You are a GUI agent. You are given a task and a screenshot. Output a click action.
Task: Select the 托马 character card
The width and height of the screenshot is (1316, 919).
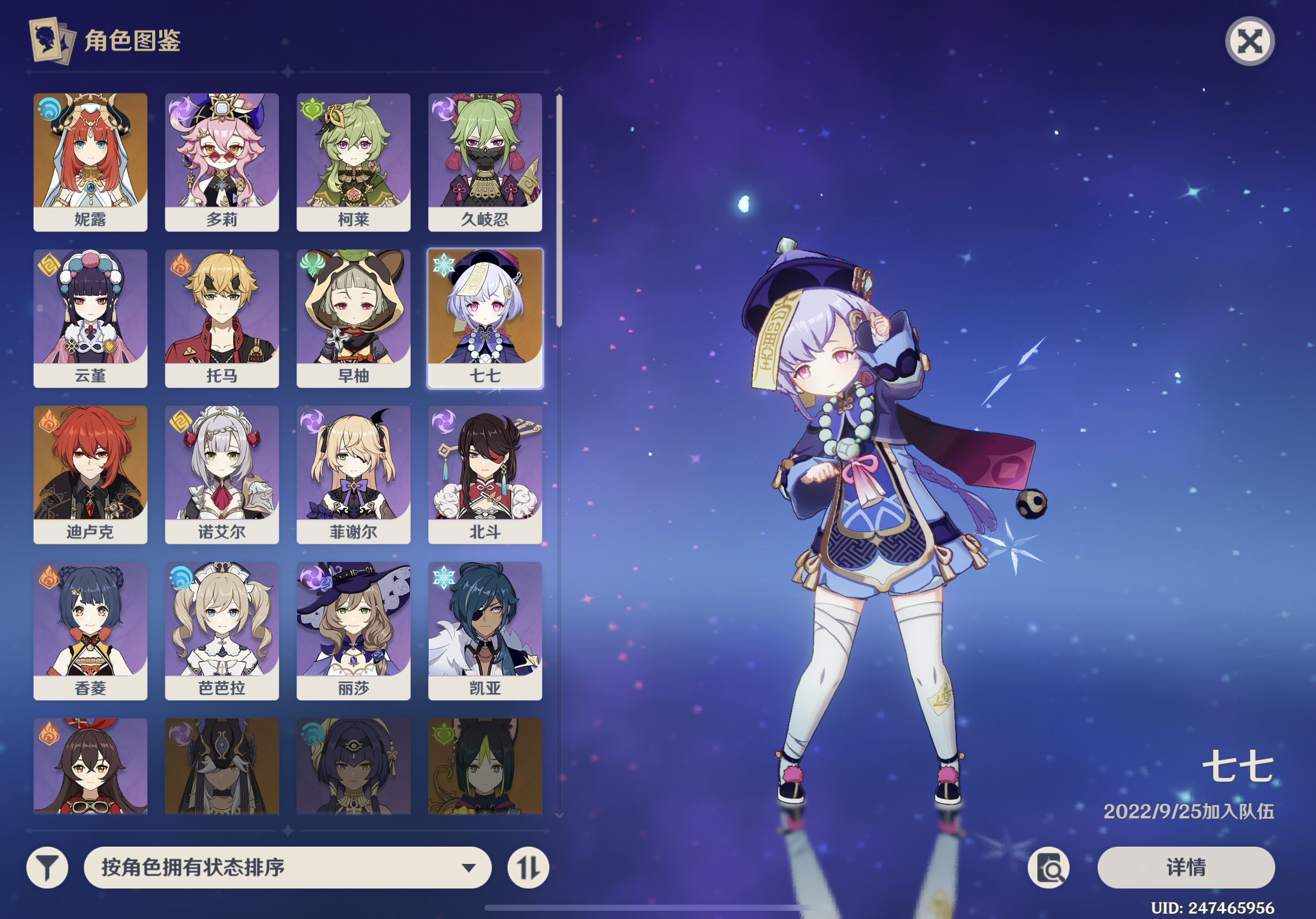click(x=222, y=318)
